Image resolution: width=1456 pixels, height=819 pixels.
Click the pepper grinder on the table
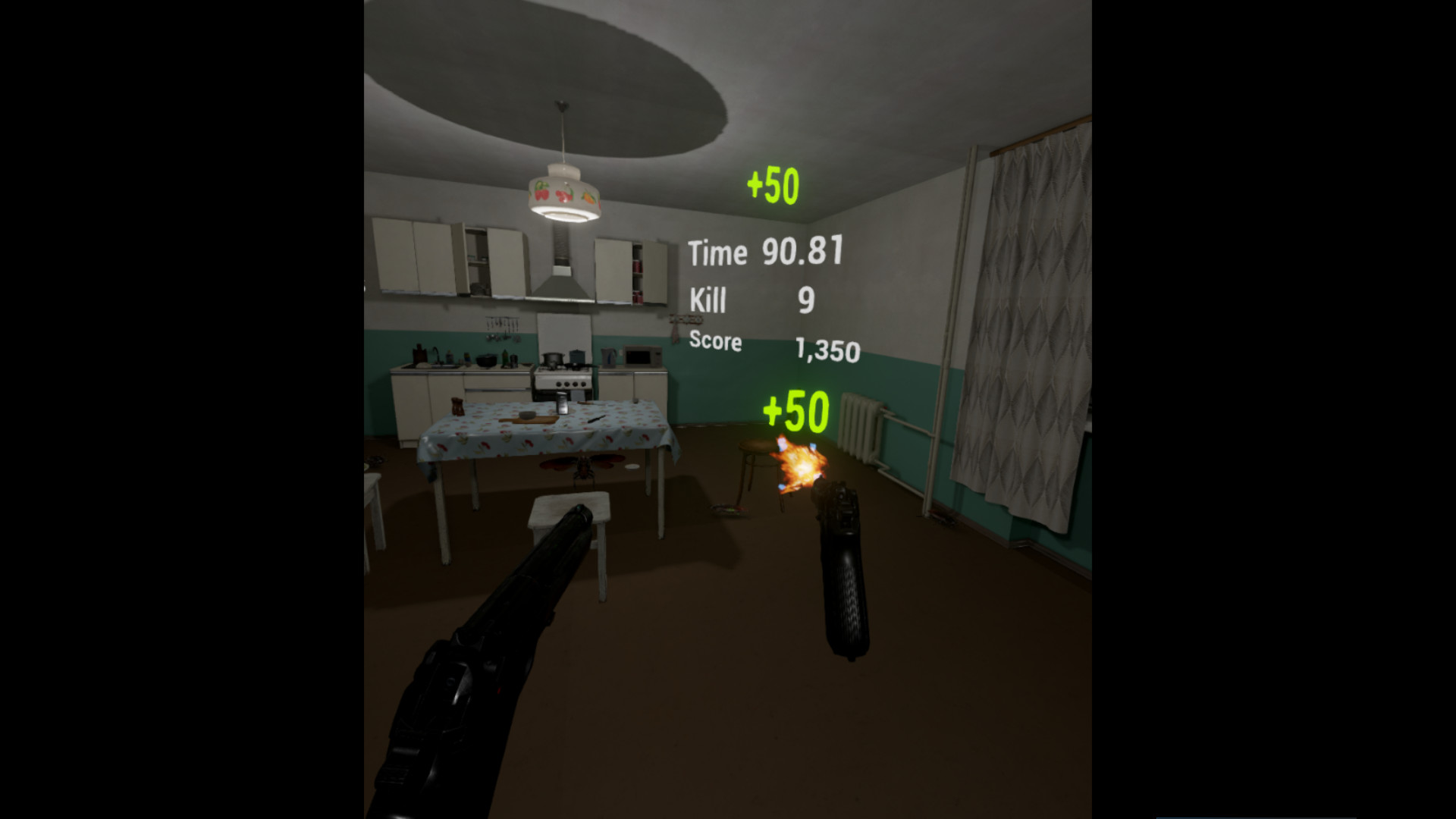tap(457, 406)
